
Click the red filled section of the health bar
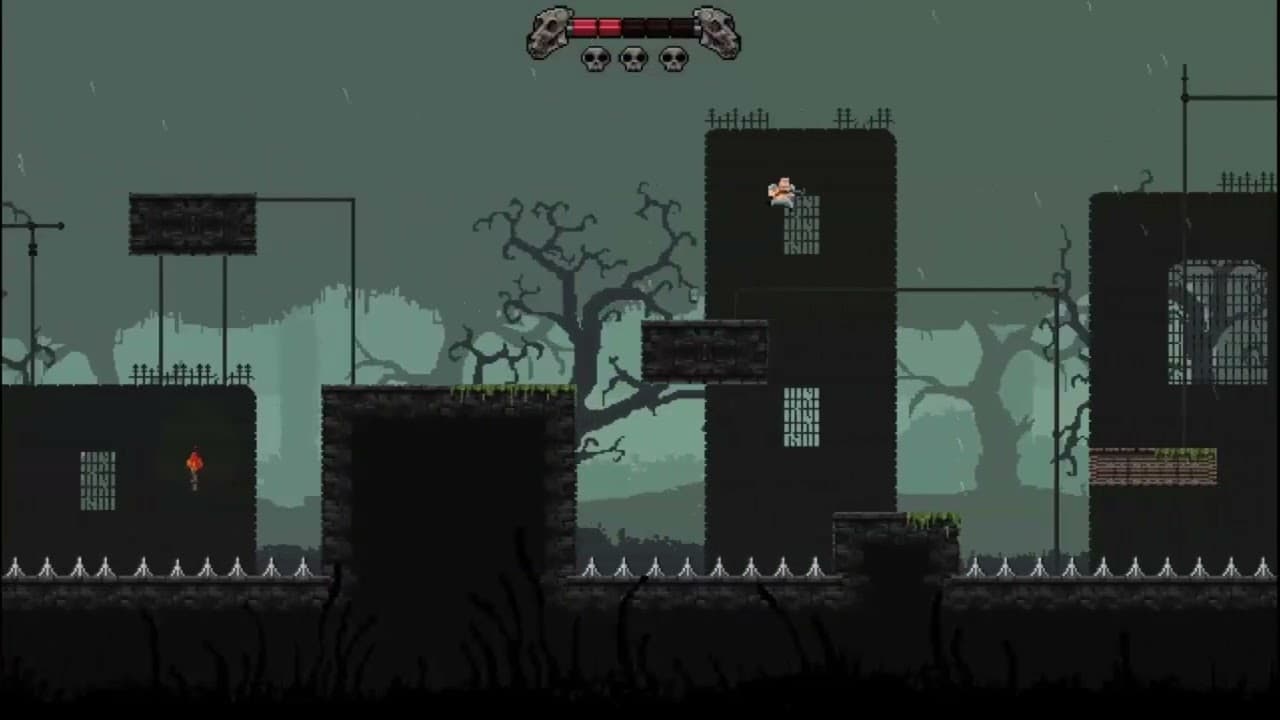[598, 26]
